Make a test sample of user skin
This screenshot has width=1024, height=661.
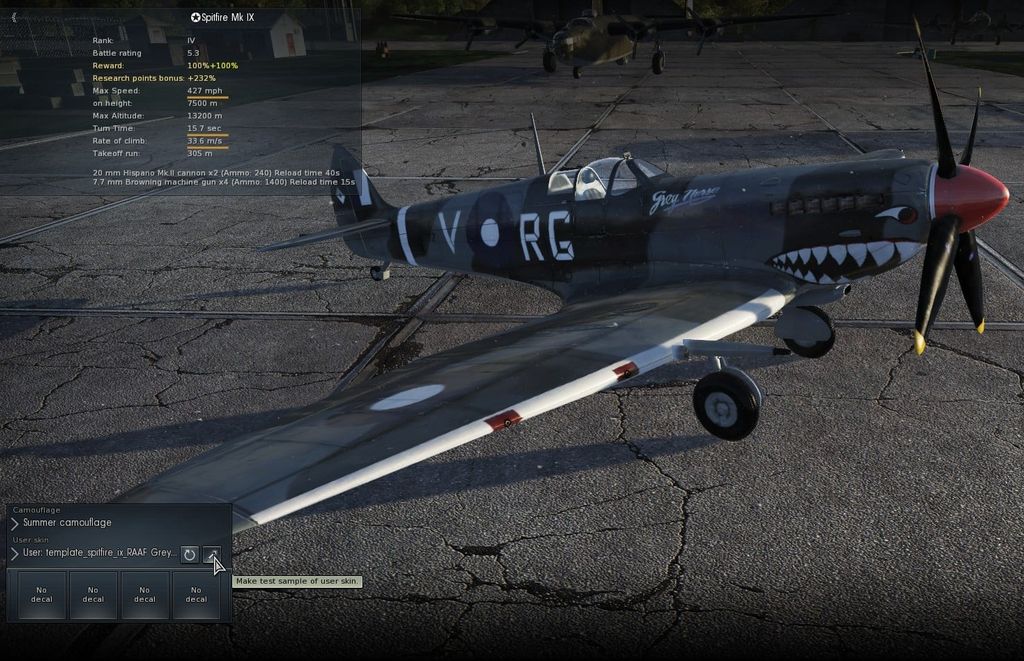(212, 554)
